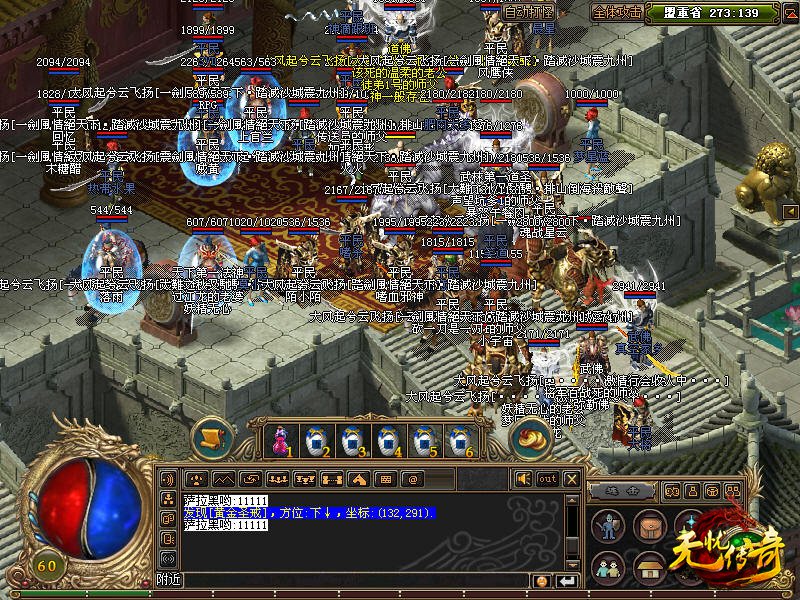Image resolution: width=800 pixels, height=600 pixels.
Task: Send chat message with the enter arrow button
Action: pos(568,581)
